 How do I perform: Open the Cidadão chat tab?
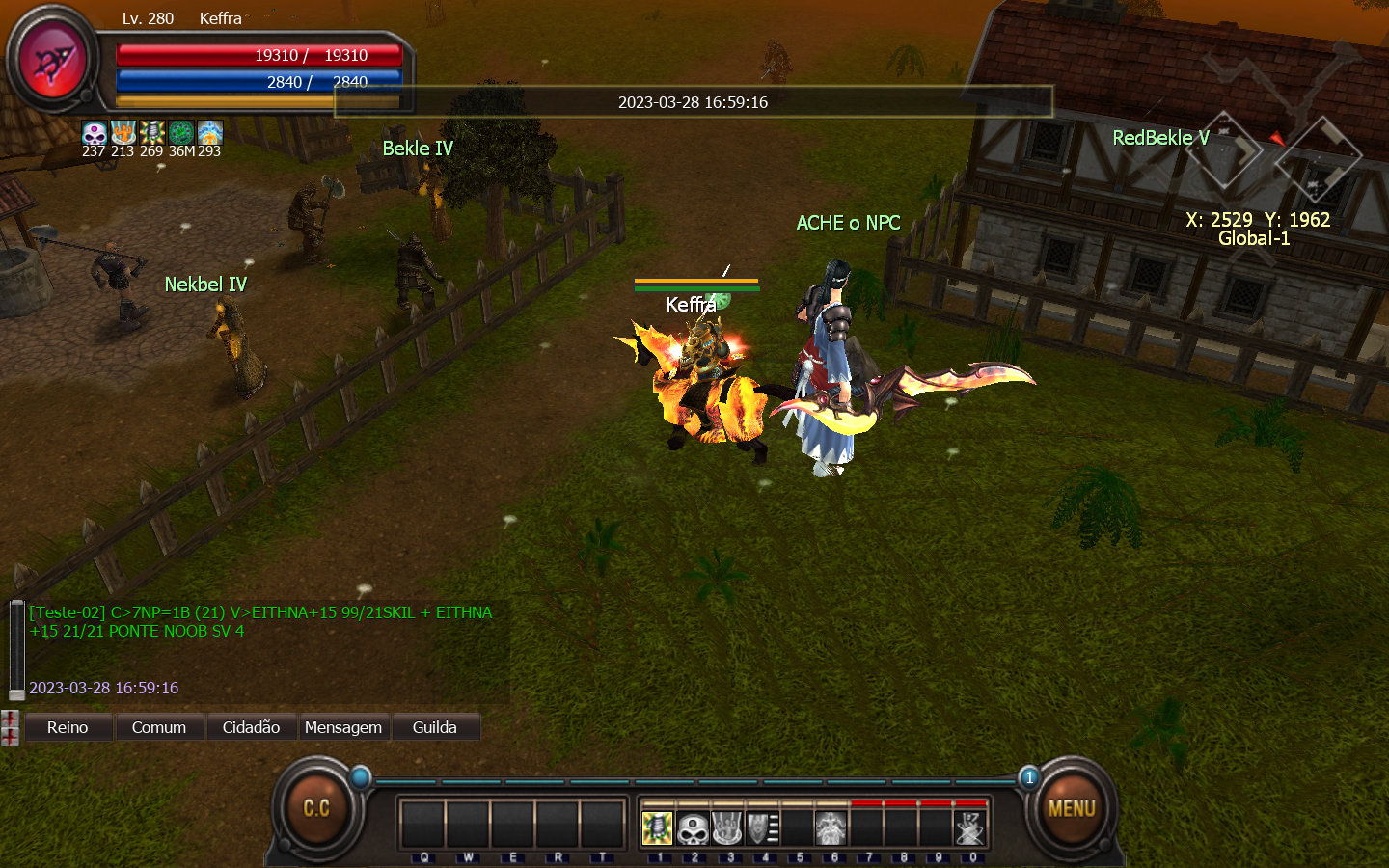(x=251, y=727)
